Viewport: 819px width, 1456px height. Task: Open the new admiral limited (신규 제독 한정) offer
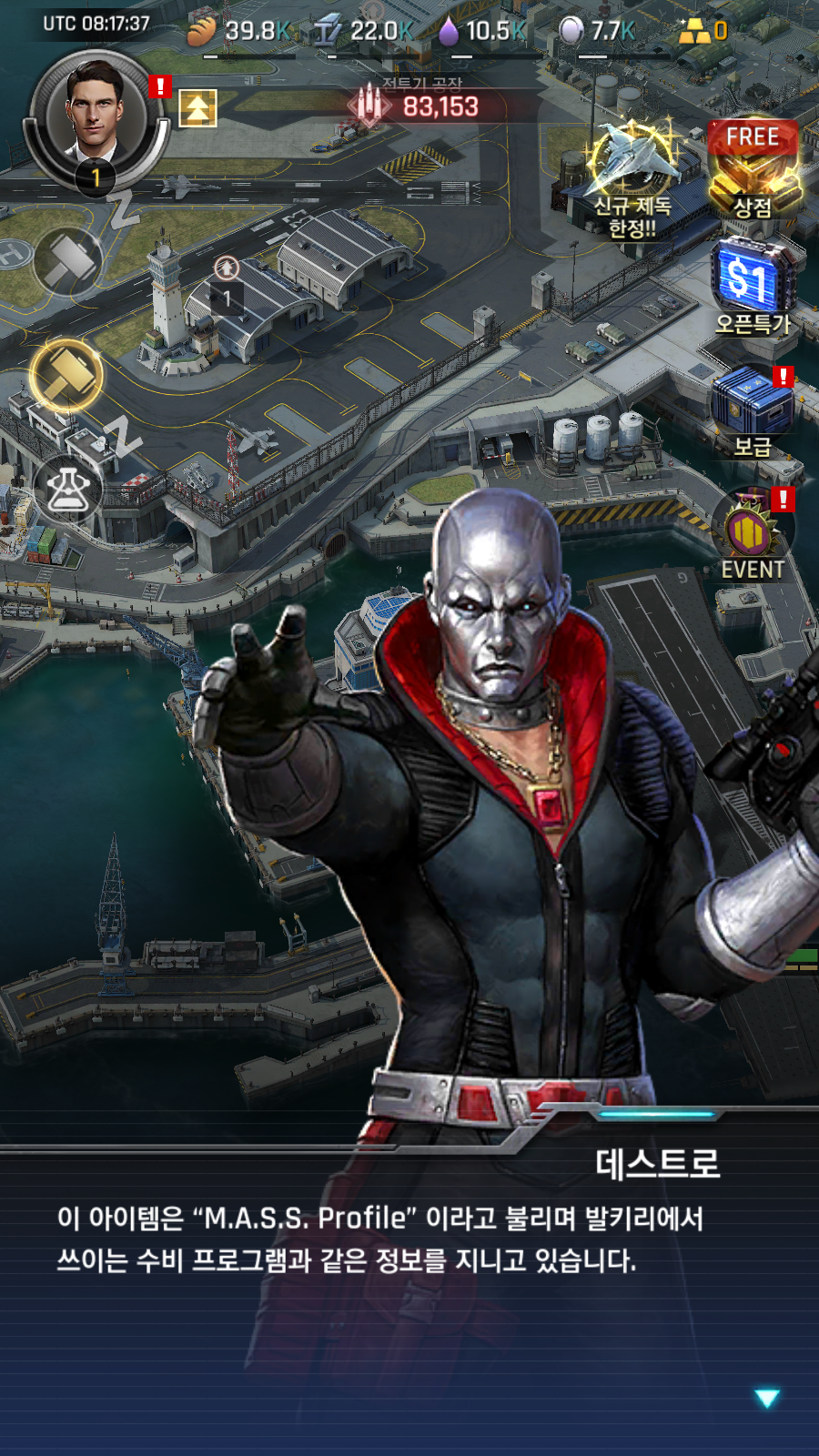(x=632, y=177)
